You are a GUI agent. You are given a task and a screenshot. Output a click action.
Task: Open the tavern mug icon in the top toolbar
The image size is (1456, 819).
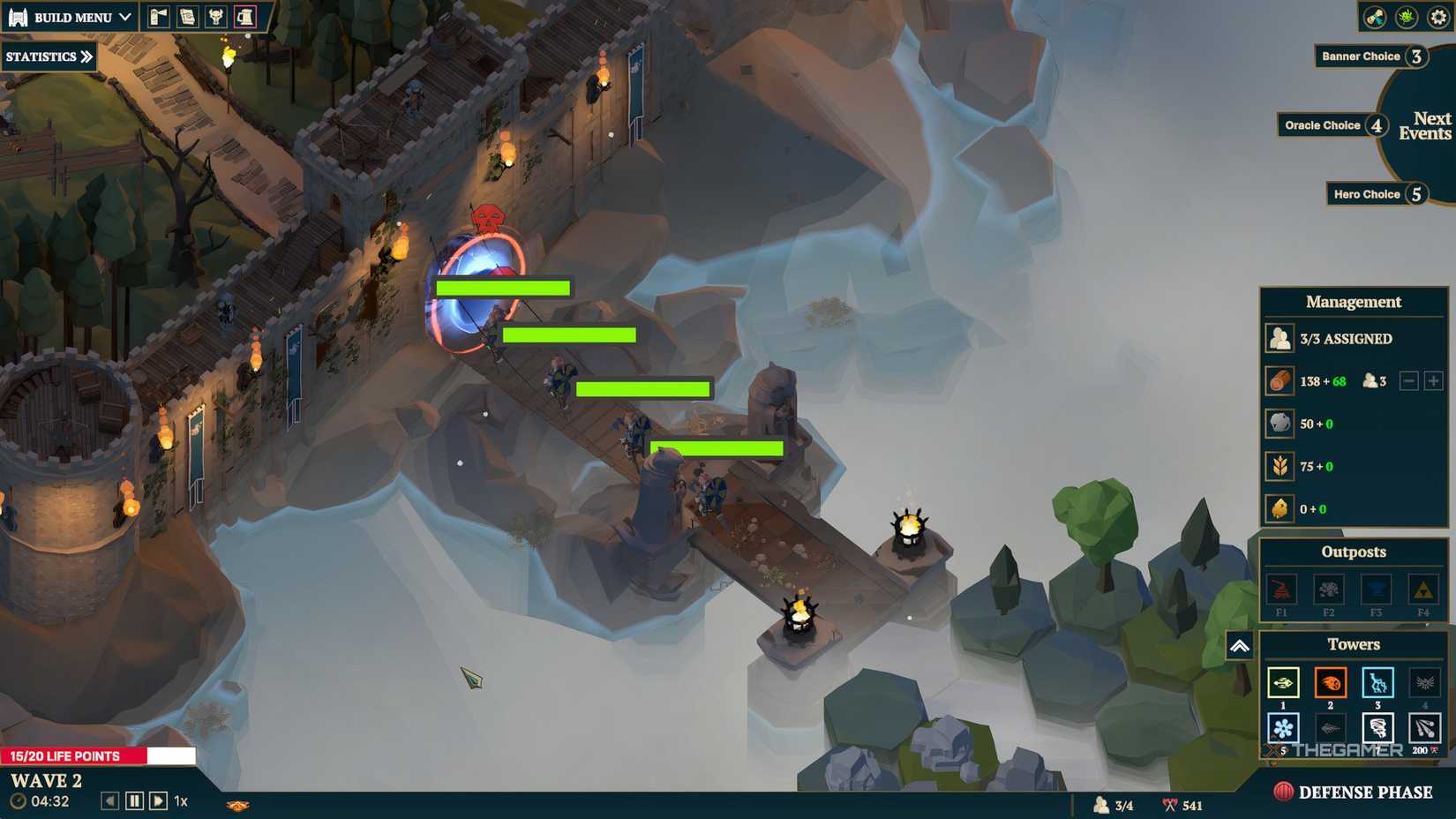coord(244,17)
